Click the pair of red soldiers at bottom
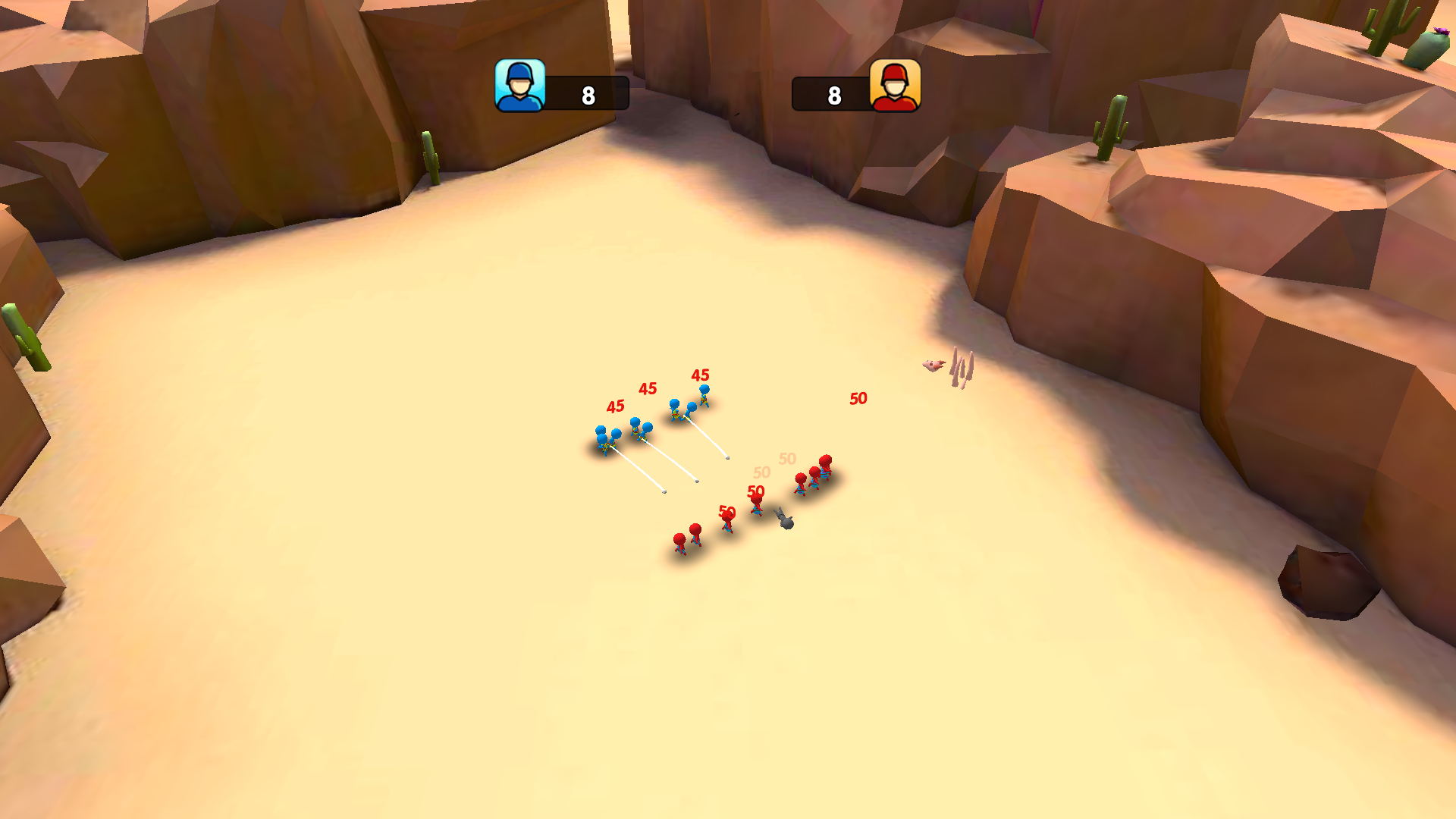1456x819 pixels. (x=689, y=540)
